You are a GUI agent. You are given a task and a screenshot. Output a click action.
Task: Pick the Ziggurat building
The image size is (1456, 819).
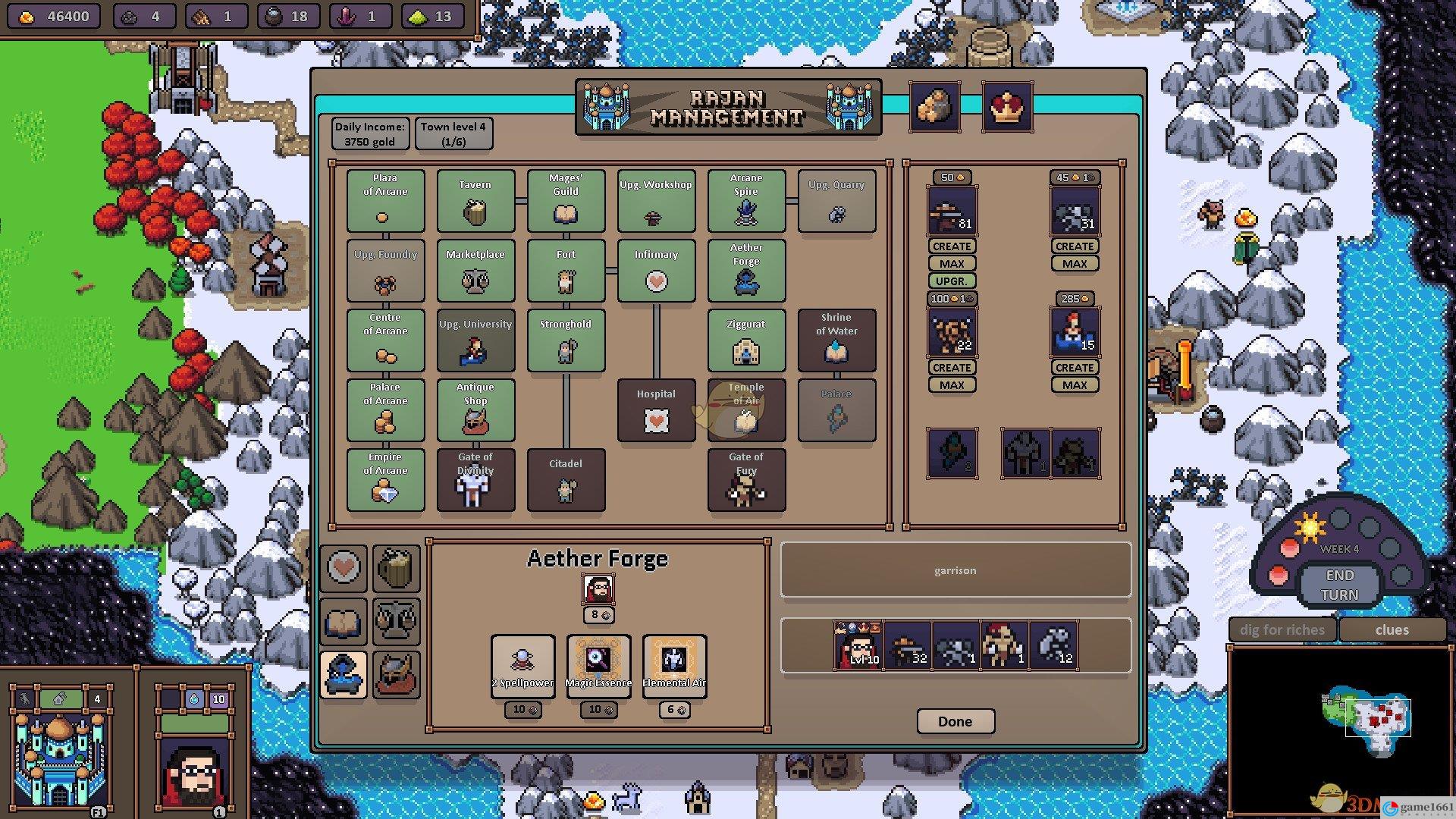pos(746,340)
